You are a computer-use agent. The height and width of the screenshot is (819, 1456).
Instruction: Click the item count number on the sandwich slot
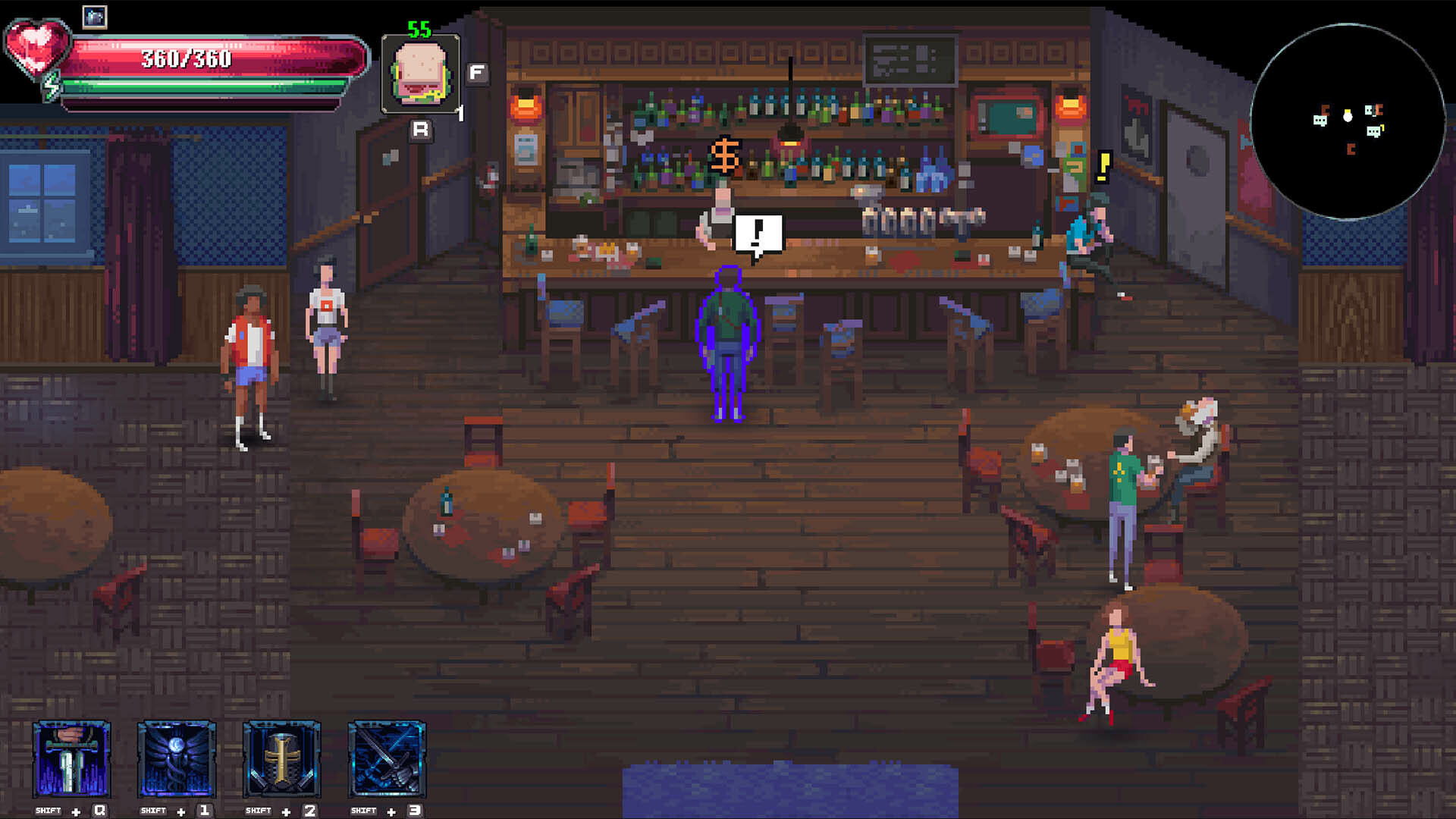[460, 112]
